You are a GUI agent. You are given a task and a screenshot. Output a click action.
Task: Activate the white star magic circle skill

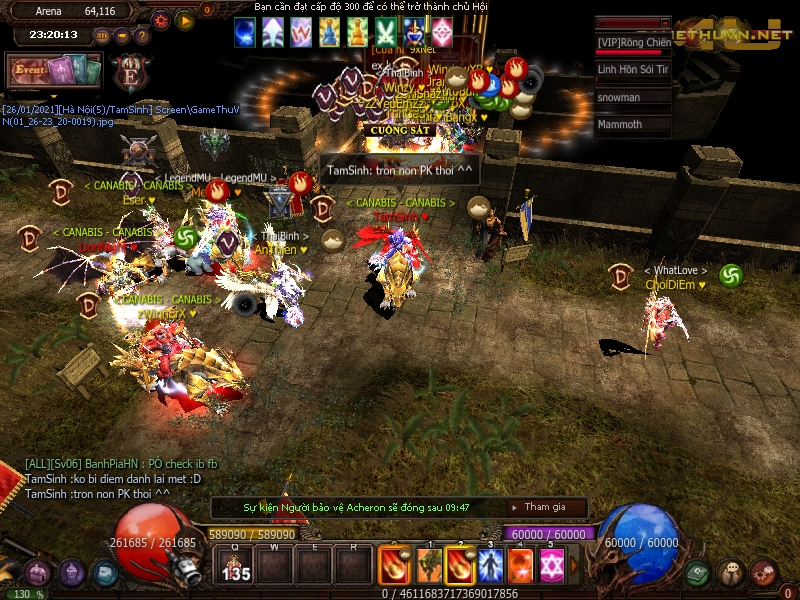click(551, 566)
